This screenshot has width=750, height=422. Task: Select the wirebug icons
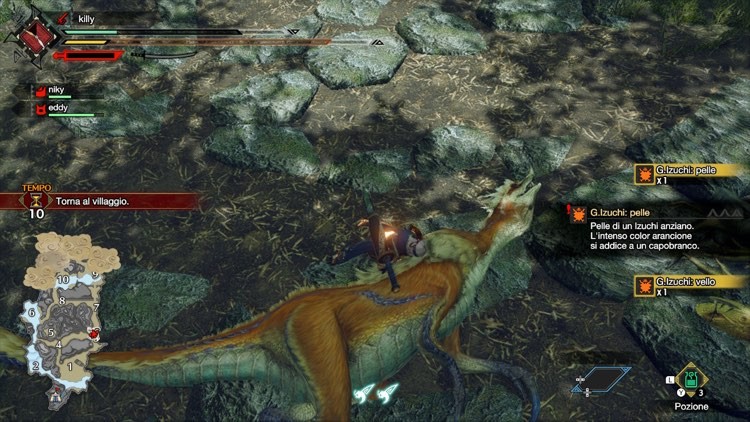tap(378, 392)
